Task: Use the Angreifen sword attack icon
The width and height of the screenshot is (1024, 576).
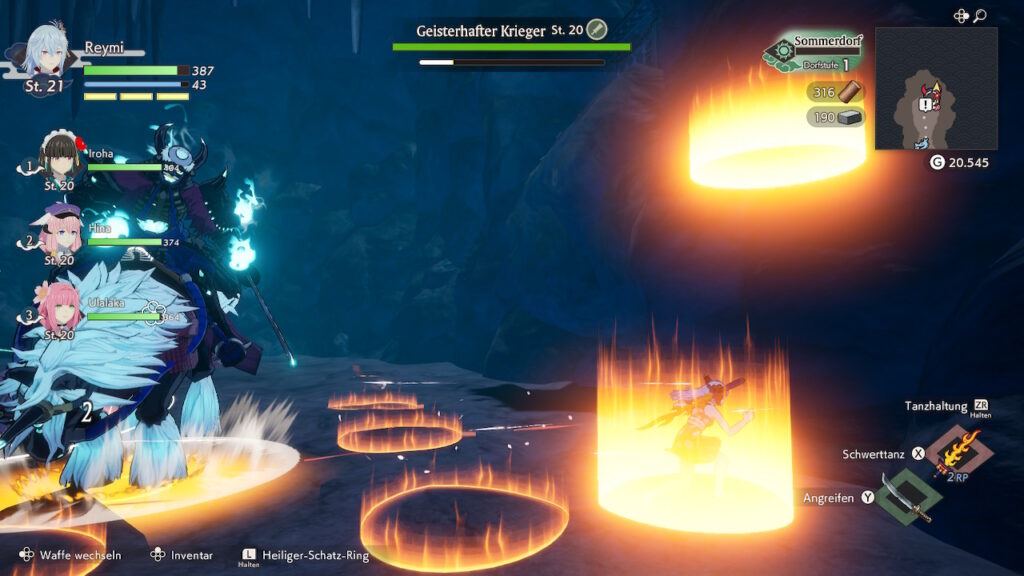Action: (908, 497)
